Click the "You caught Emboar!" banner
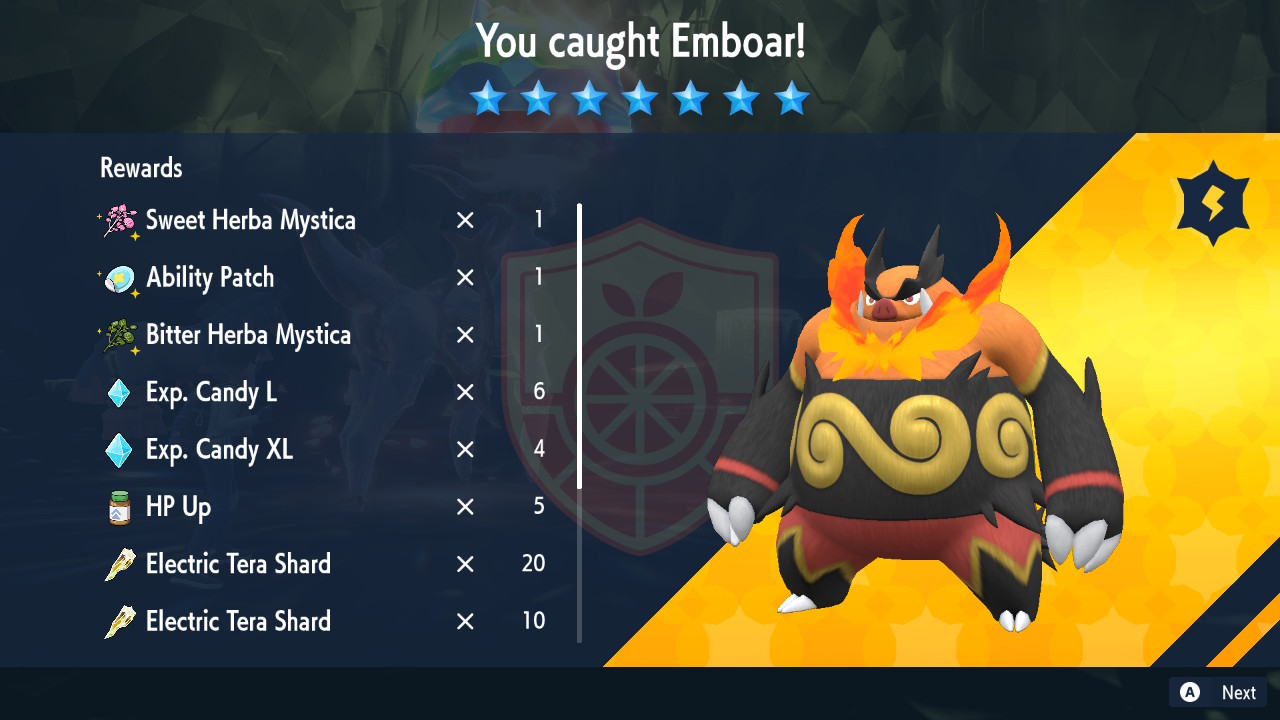Image resolution: width=1280 pixels, height=720 pixels. [x=640, y=43]
